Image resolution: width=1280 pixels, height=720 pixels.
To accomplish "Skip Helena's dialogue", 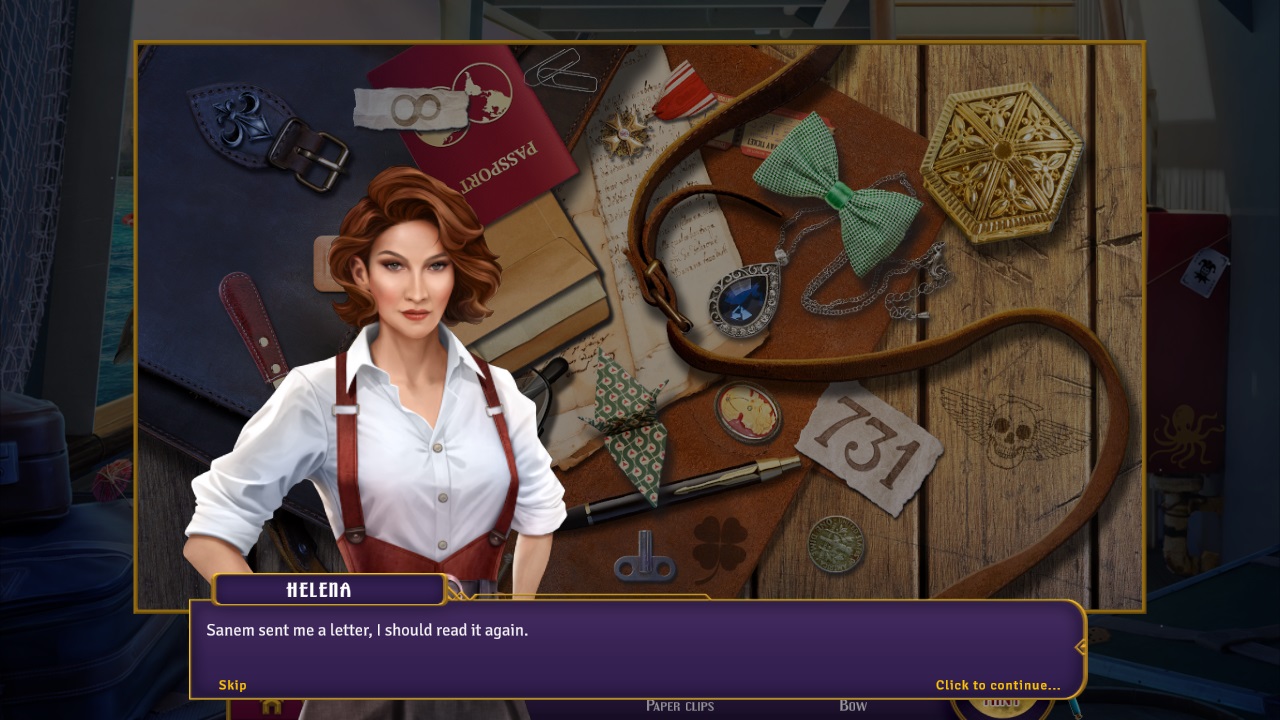I will (x=232, y=685).
